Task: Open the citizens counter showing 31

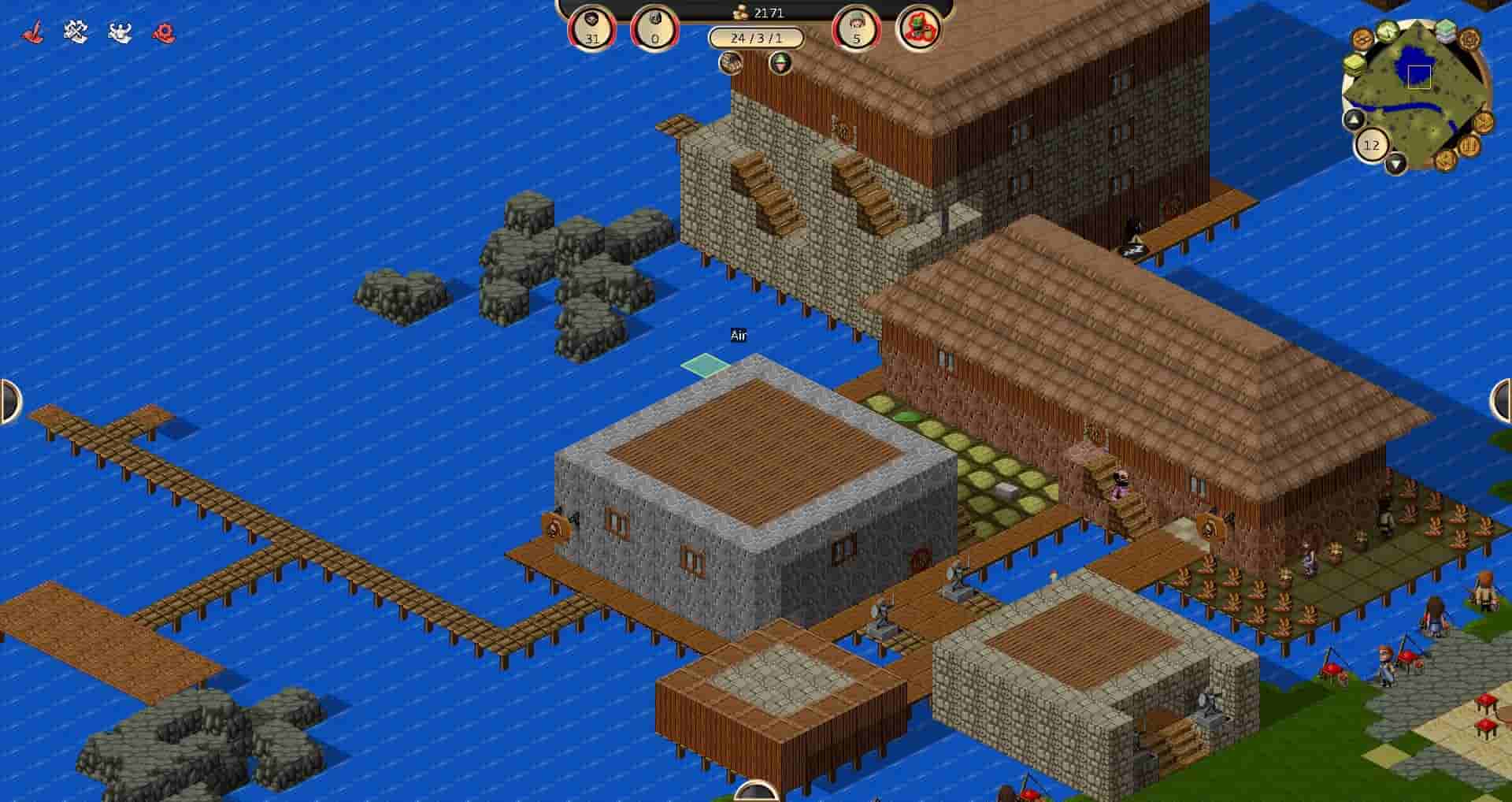Action: pos(592,25)
